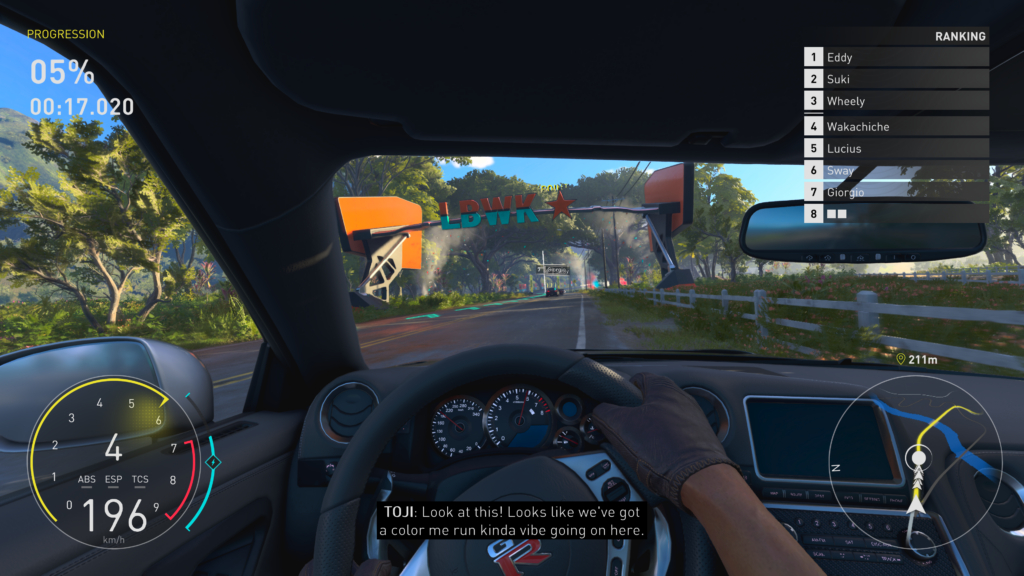The height and width of the screenshot is (576, 1024).
Task: Choose Wheely in the ranking list
Action: 896,101
